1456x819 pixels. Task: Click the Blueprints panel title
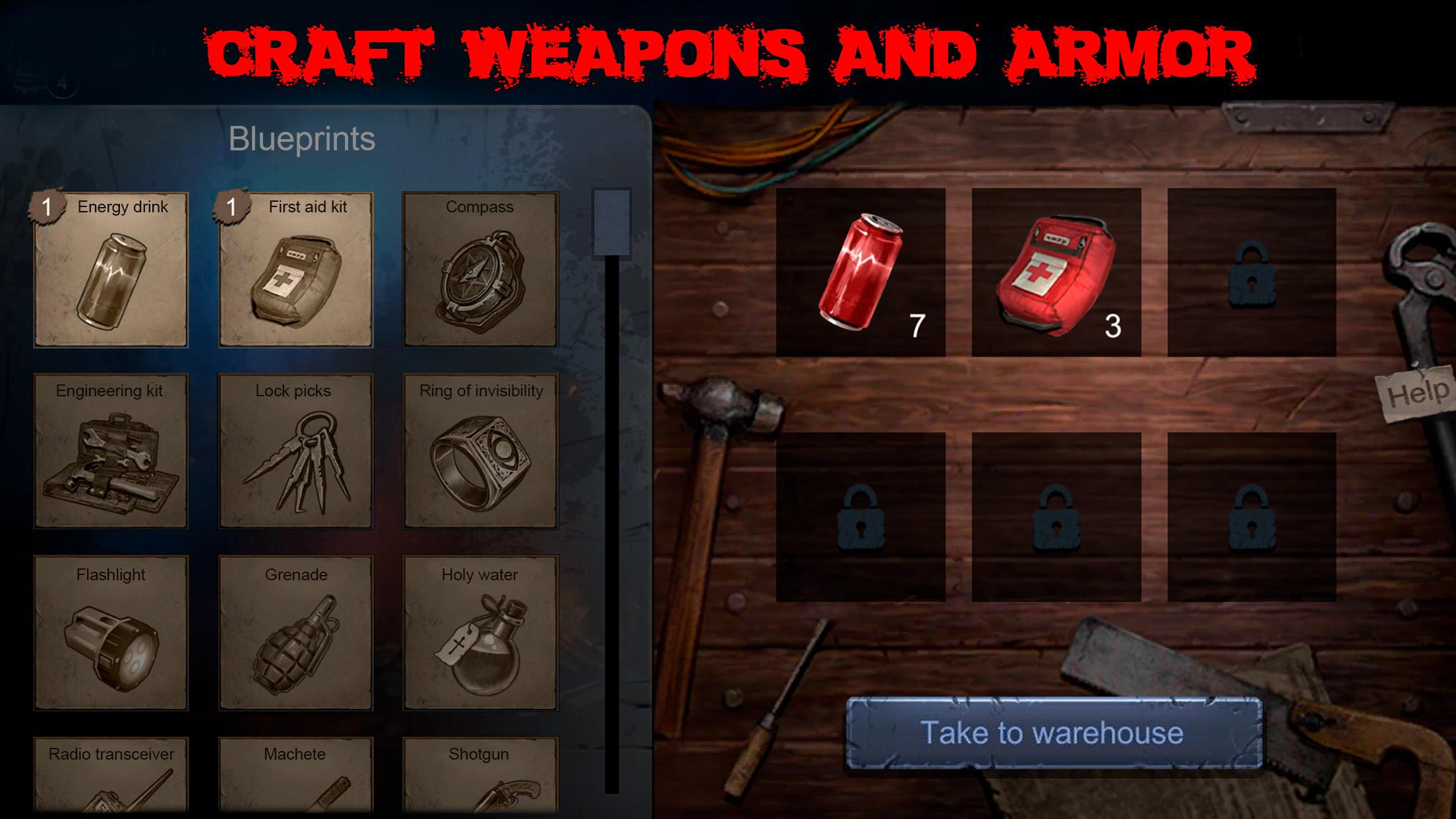click(x=302, y=138)
